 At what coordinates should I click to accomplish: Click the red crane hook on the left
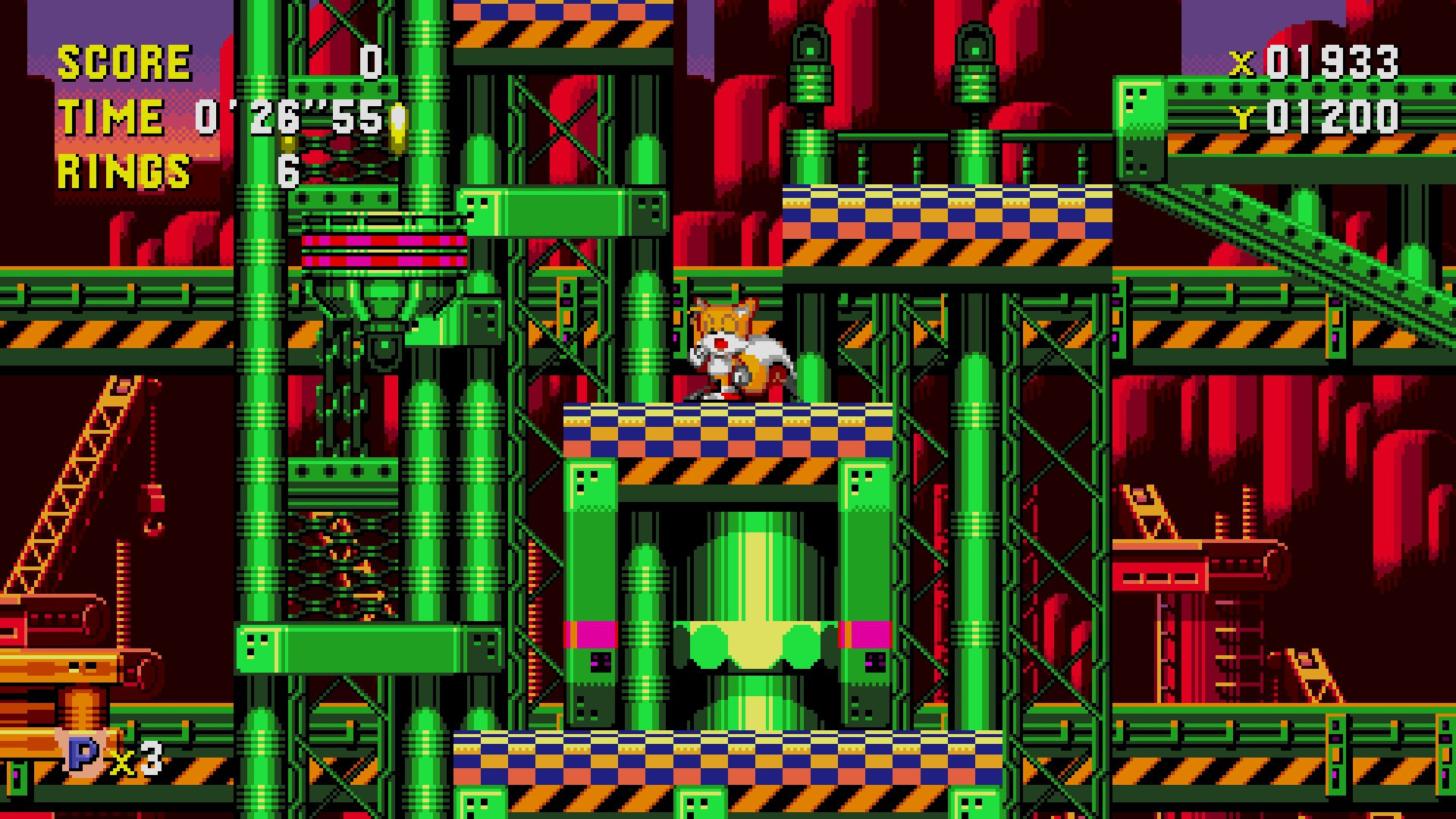pos(155,531)
